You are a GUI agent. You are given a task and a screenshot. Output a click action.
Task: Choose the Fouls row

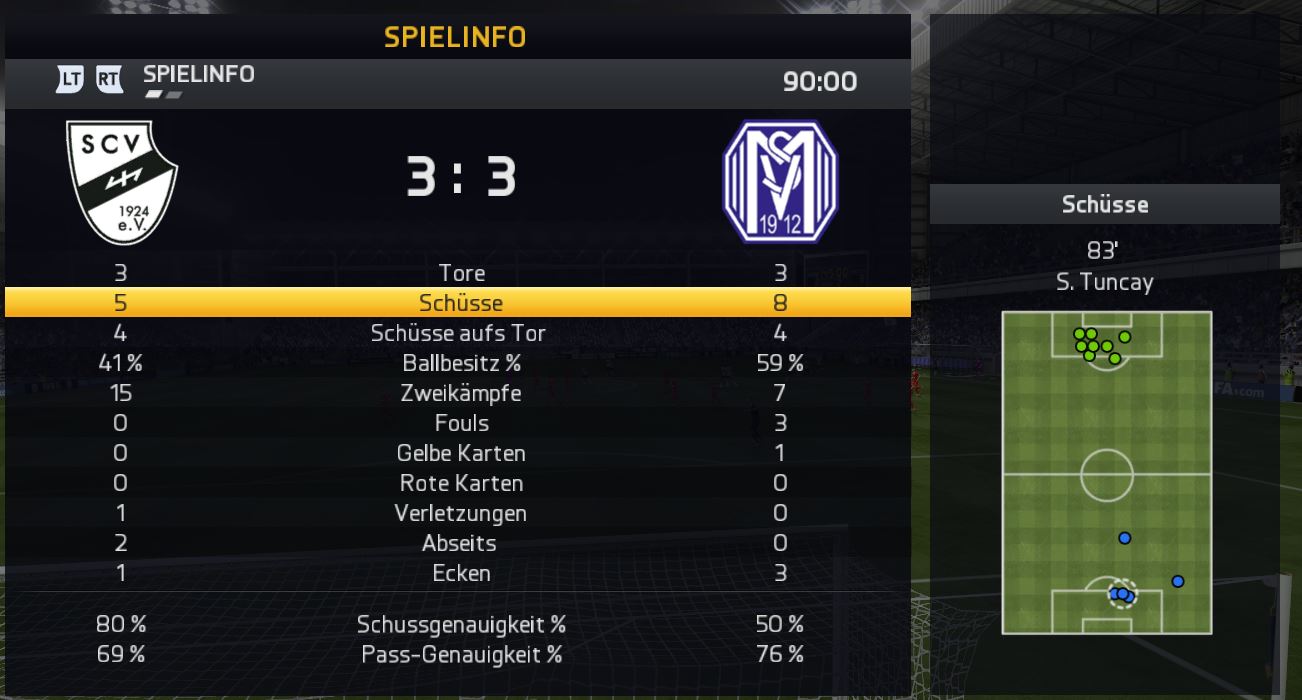(461, 423)
